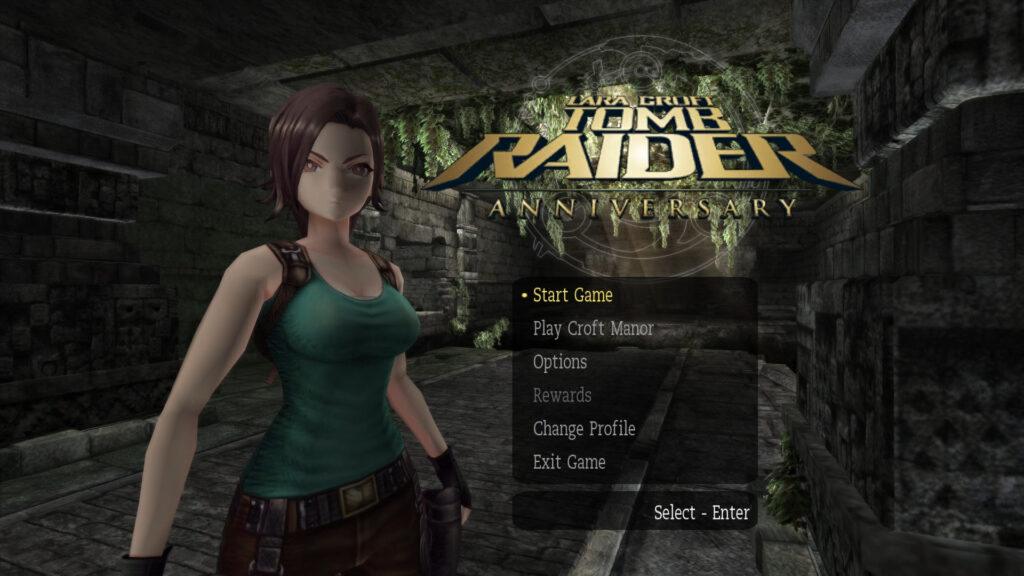Open the Options menu
Image resolution: width=1024 pixels, height=576 pixels.
click(560, 362)
